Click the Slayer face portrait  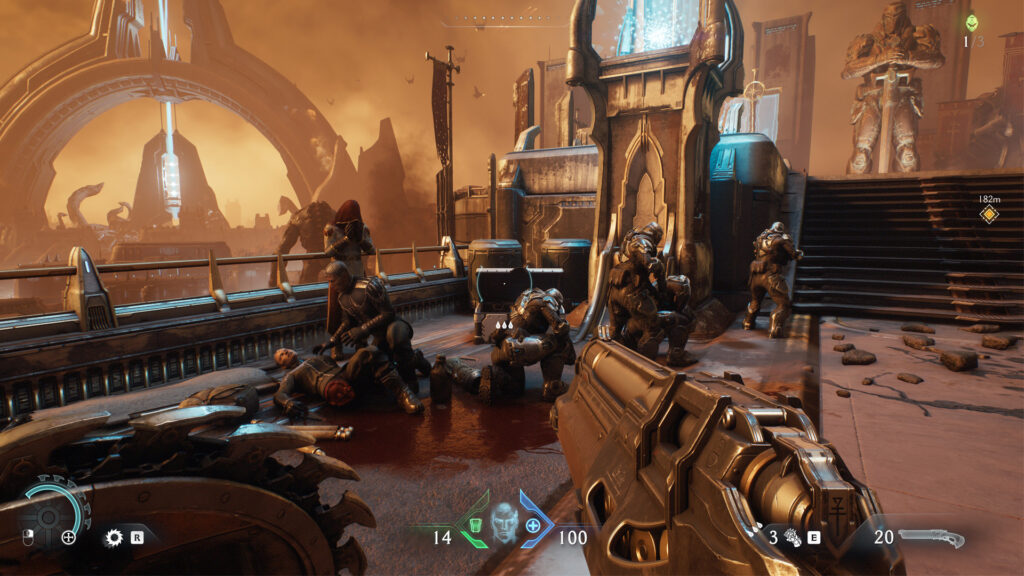click(503, 521)
